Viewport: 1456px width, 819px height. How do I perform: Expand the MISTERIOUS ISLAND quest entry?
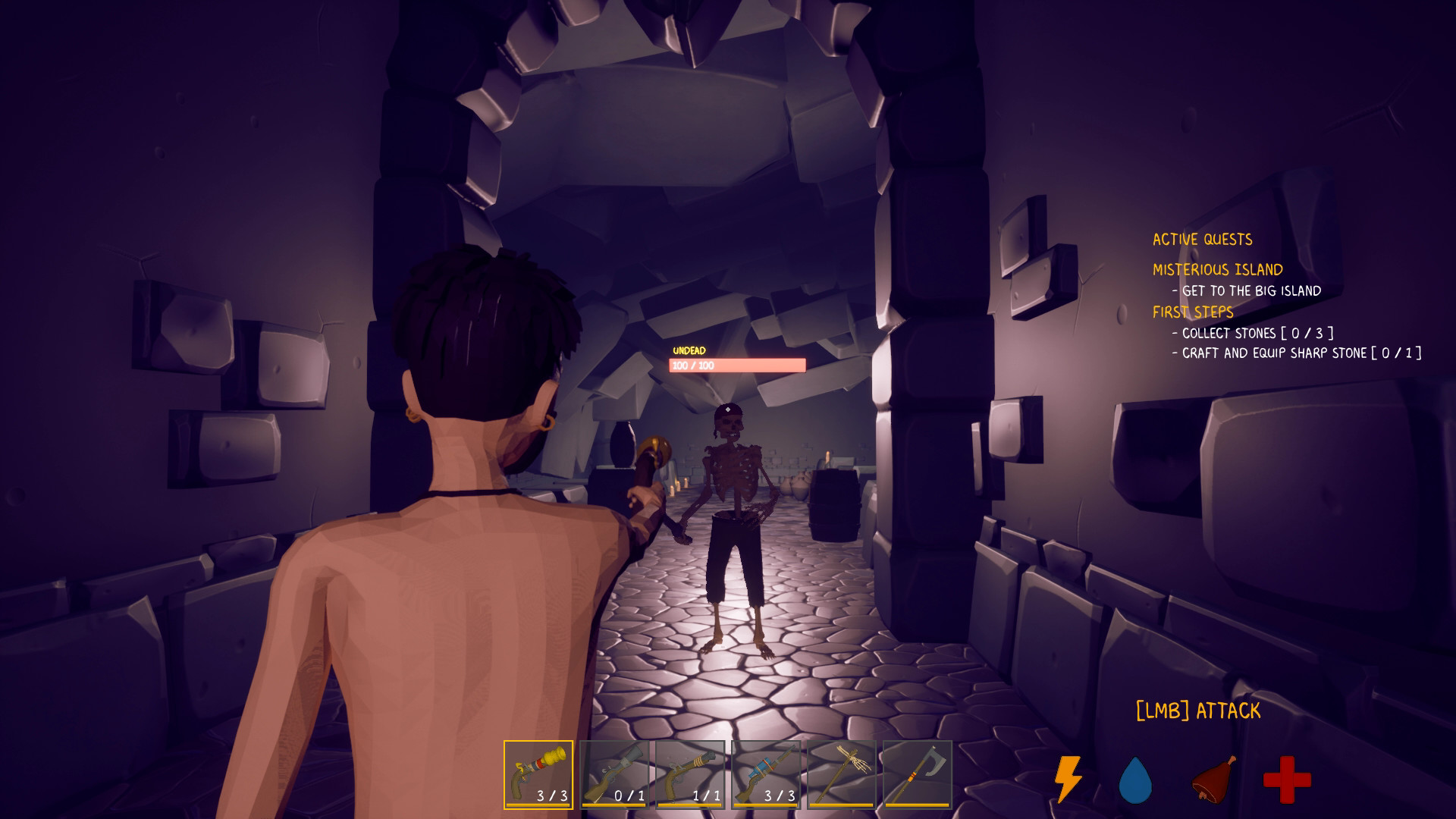1218,268
